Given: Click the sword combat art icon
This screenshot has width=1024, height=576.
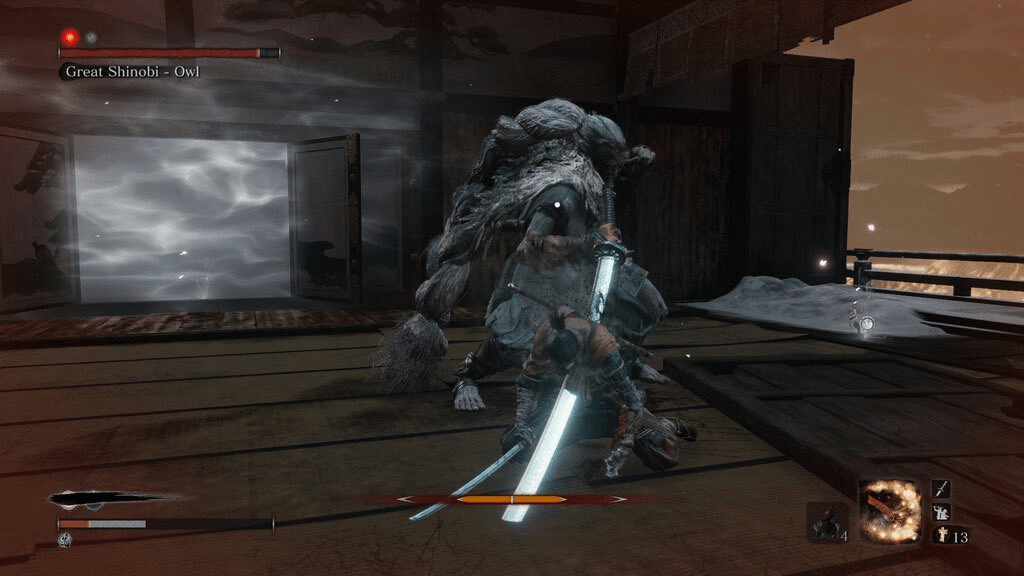Looking at the screenshot, I should click(x=941, y=488).
